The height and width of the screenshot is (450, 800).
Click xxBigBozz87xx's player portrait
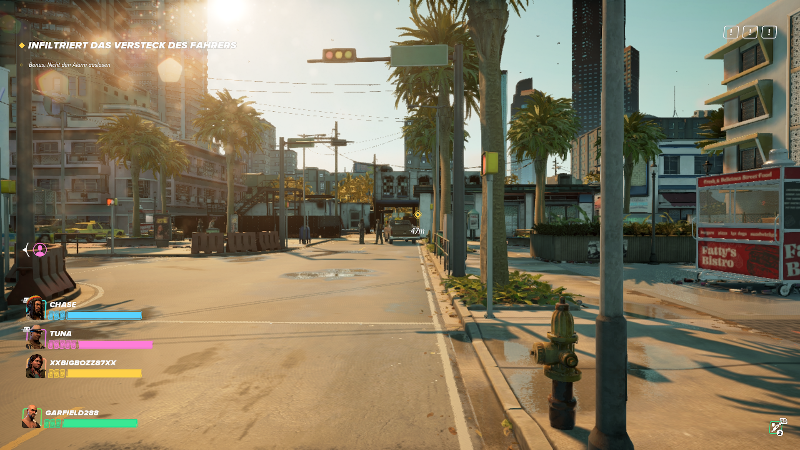tap(35, 366)
